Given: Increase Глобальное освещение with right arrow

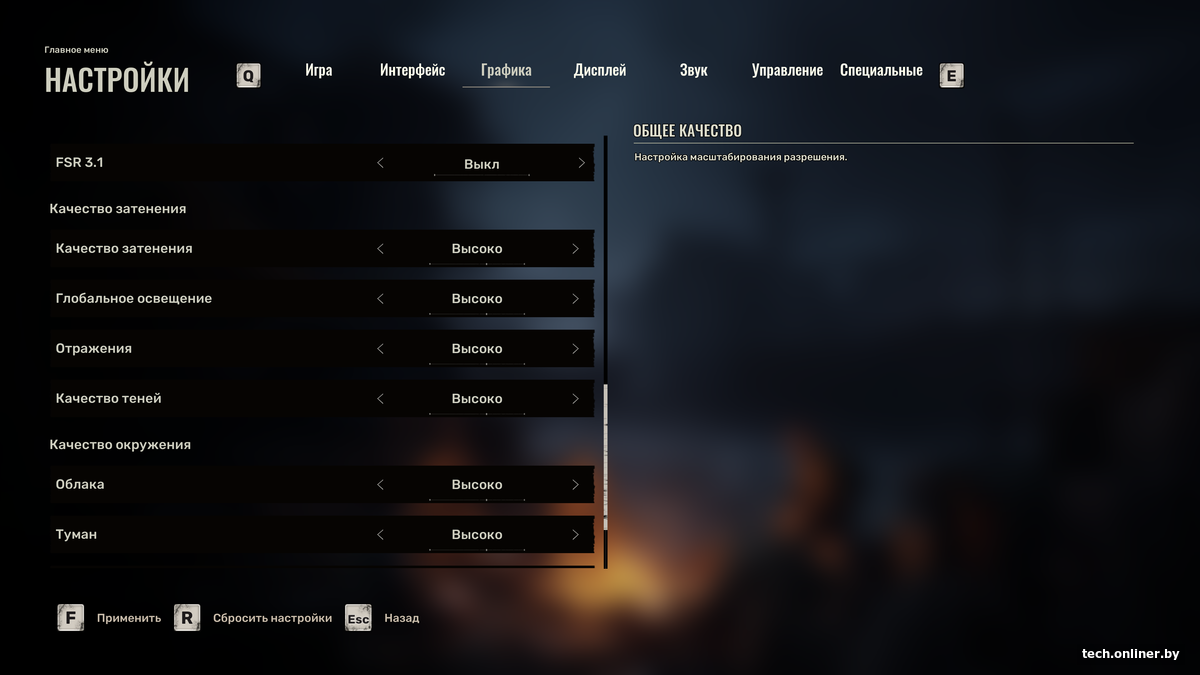Looking at the screenshot, I should coord(575,299).
